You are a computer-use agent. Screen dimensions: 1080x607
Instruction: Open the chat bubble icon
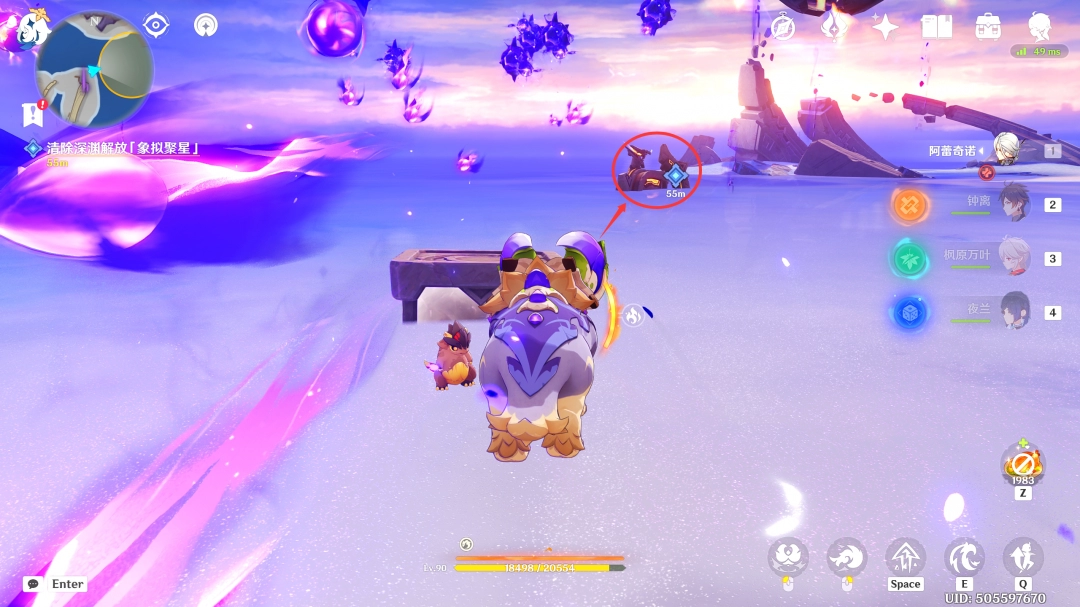(33, 584)
